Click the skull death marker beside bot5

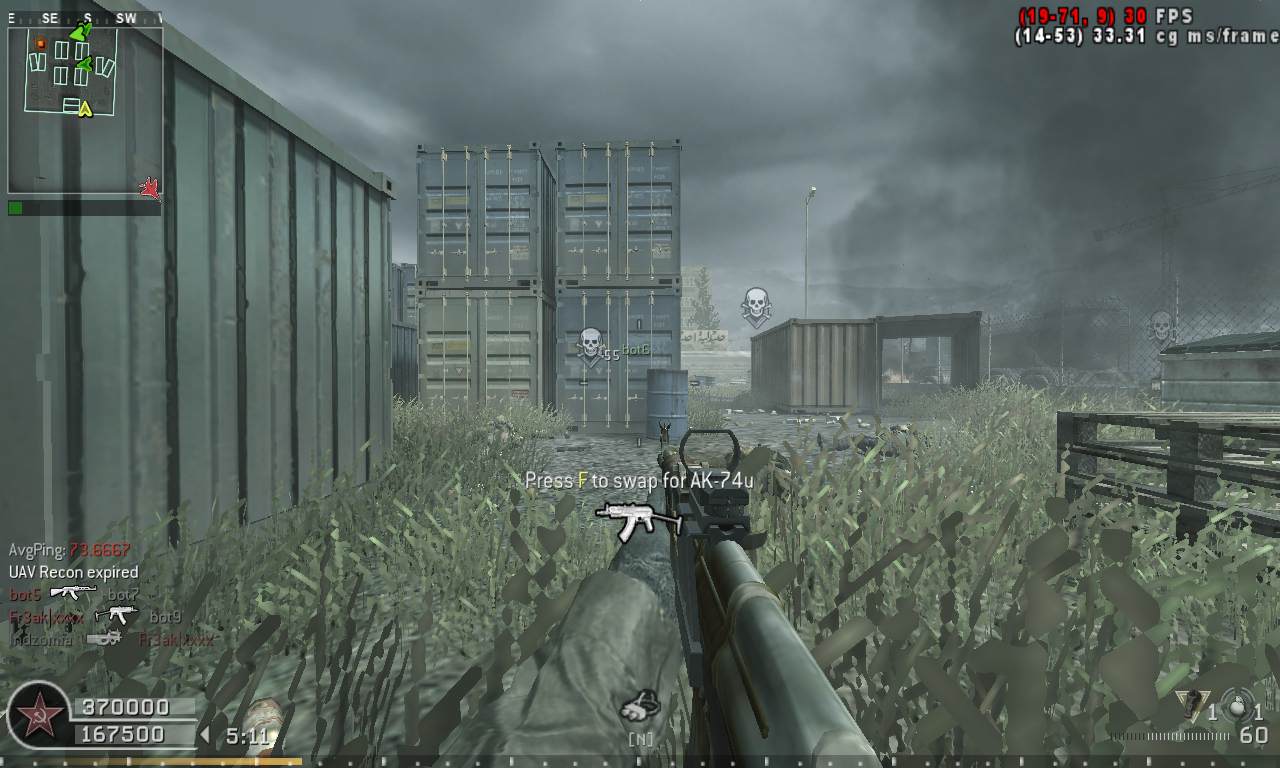tap(590, 345)
